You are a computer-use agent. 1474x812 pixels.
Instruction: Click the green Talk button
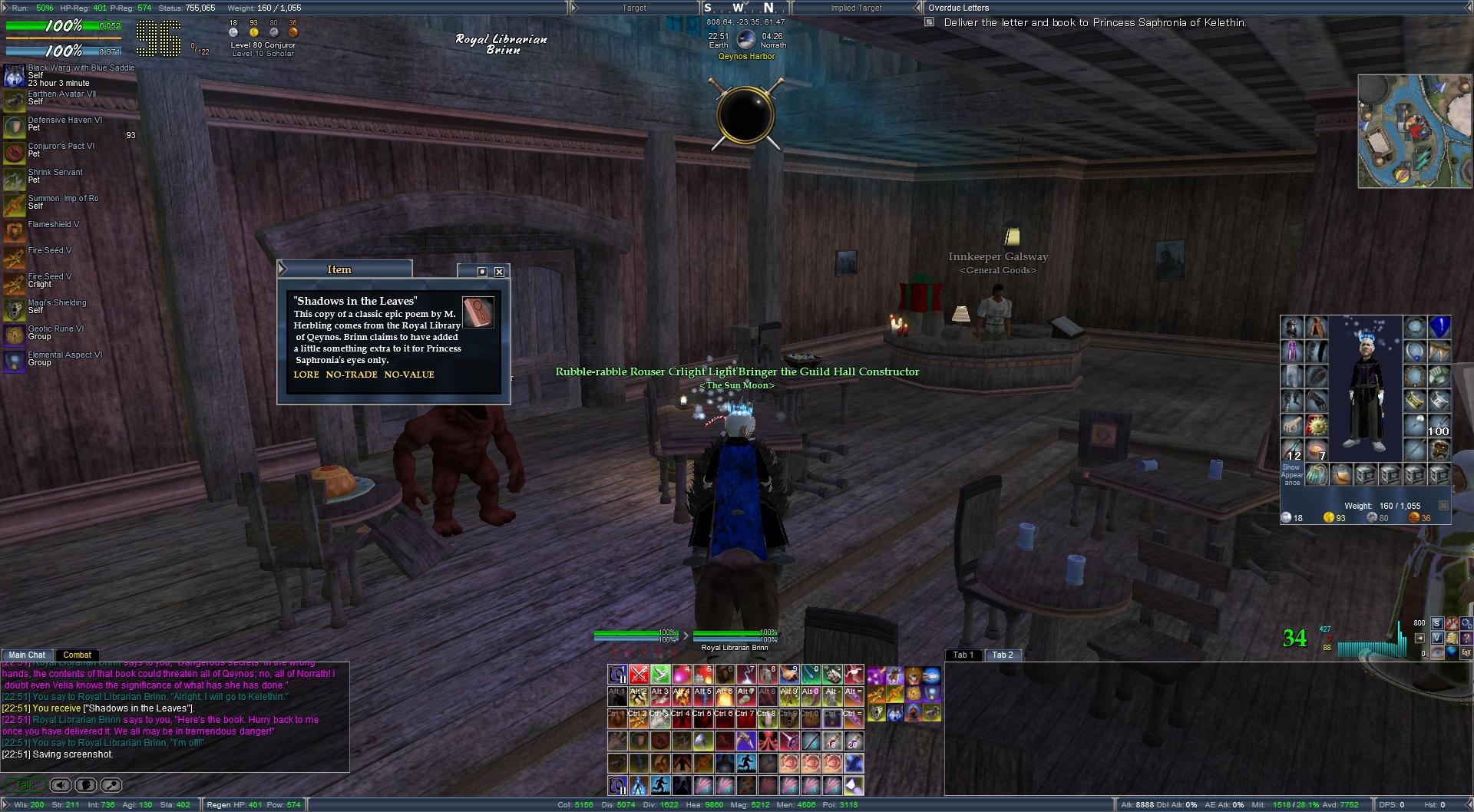pos(25,785)
